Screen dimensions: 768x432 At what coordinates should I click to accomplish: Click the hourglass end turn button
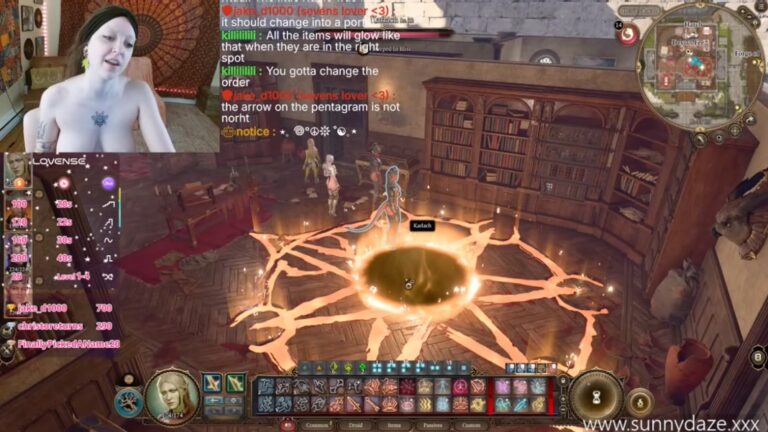click(x=597, y=394)
